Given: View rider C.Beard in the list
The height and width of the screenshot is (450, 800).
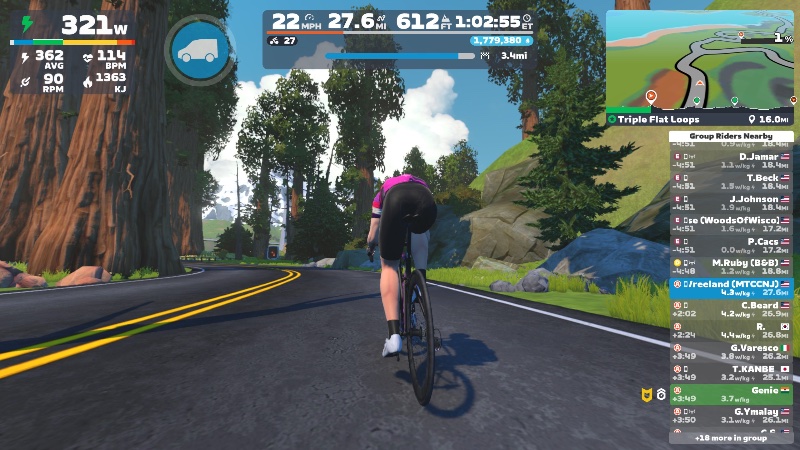Looking at the screenshot, I should click(x=731, y=308).
